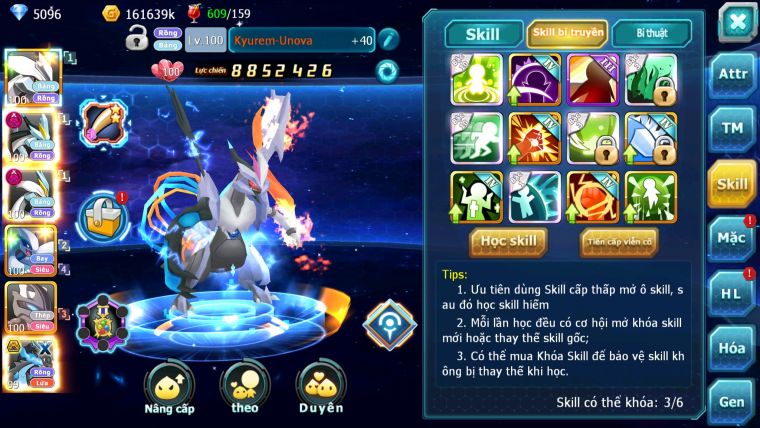760x428 pixels.
Task: Select the TM side tab
Action: click(732, 129)
